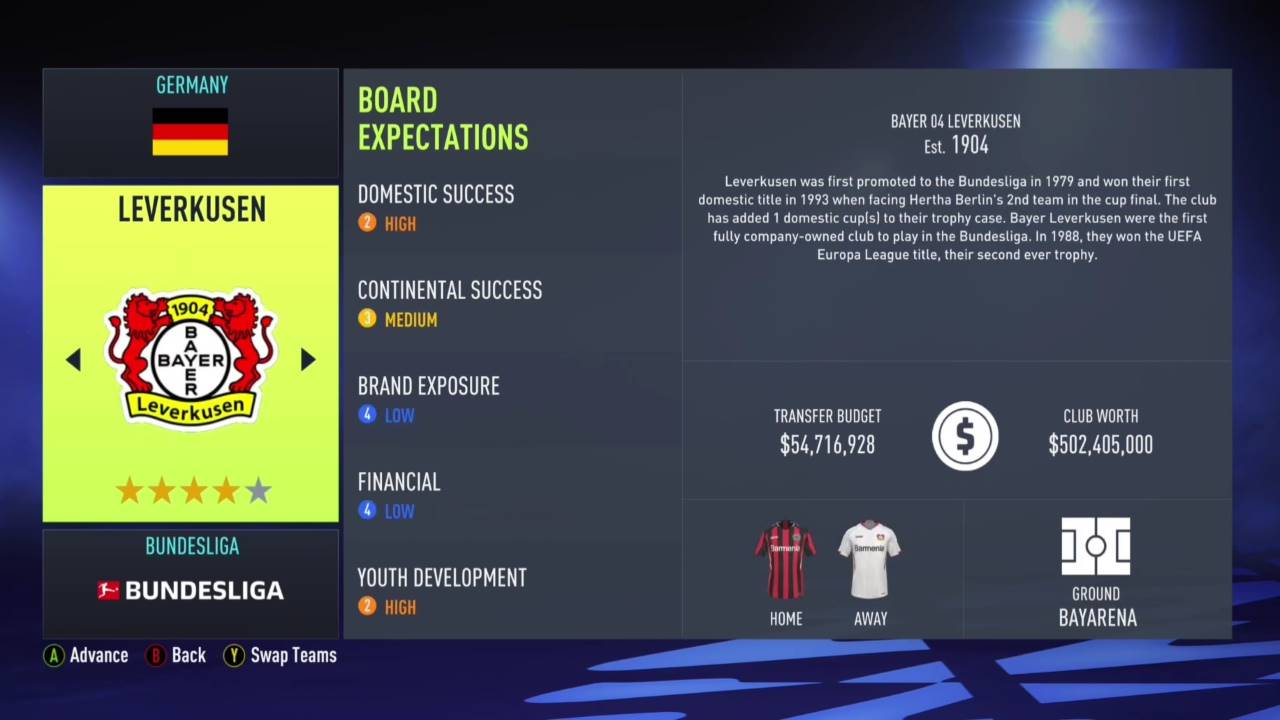
Task: Click Back to return to previous screen
Action: (176, 655)
